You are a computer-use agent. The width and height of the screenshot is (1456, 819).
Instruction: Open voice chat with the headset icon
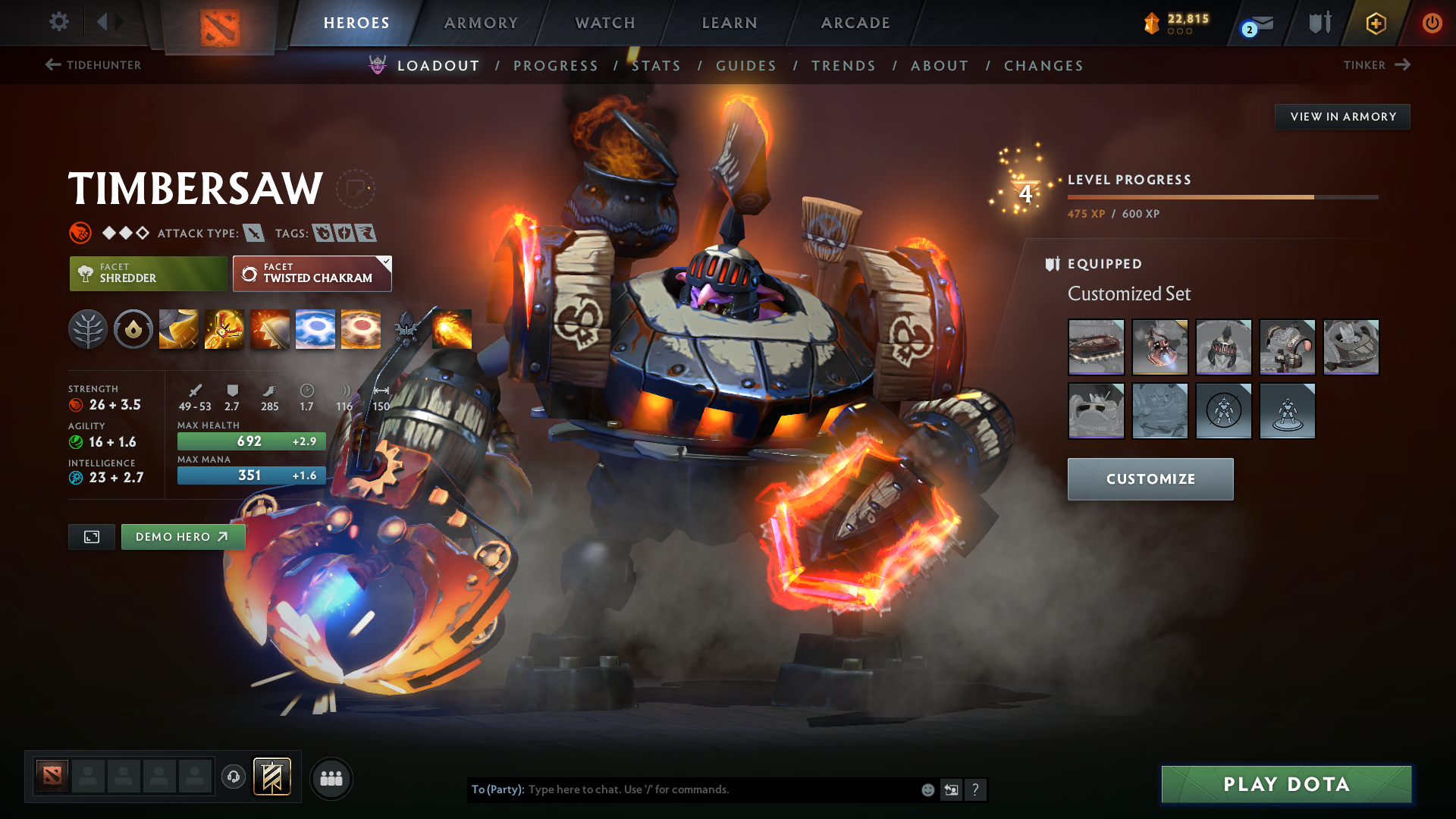coord(233,777)
